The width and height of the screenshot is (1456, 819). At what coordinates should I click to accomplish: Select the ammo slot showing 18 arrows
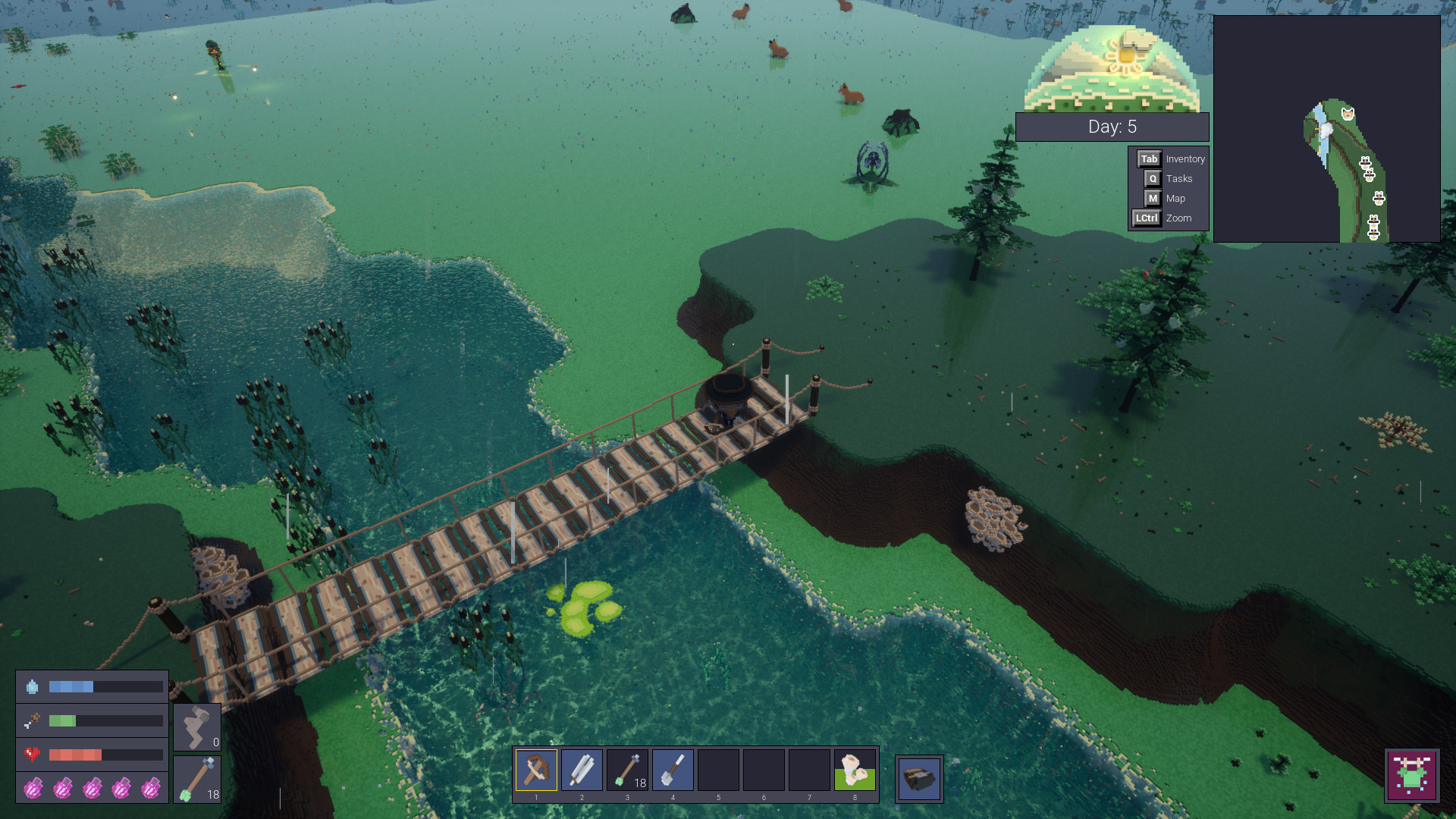(x=197, y=780)
